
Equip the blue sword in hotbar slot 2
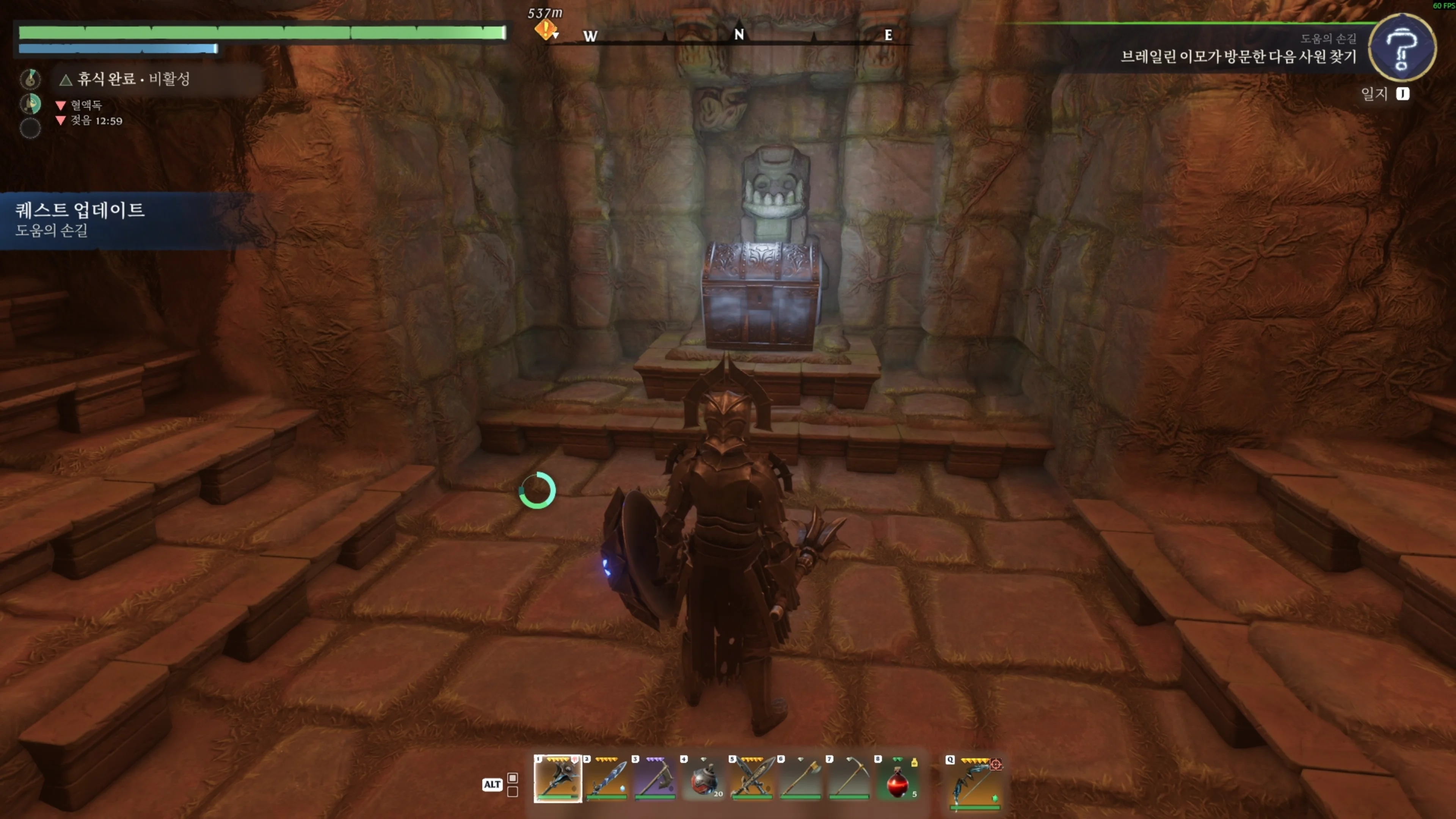point(606,779)
